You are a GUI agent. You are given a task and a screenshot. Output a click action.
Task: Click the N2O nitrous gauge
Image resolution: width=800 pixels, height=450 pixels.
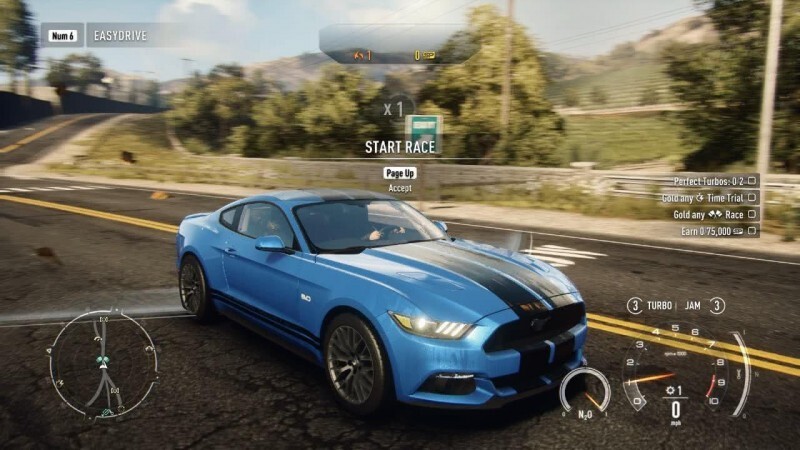pyautogui.click(x=585, y=391)
